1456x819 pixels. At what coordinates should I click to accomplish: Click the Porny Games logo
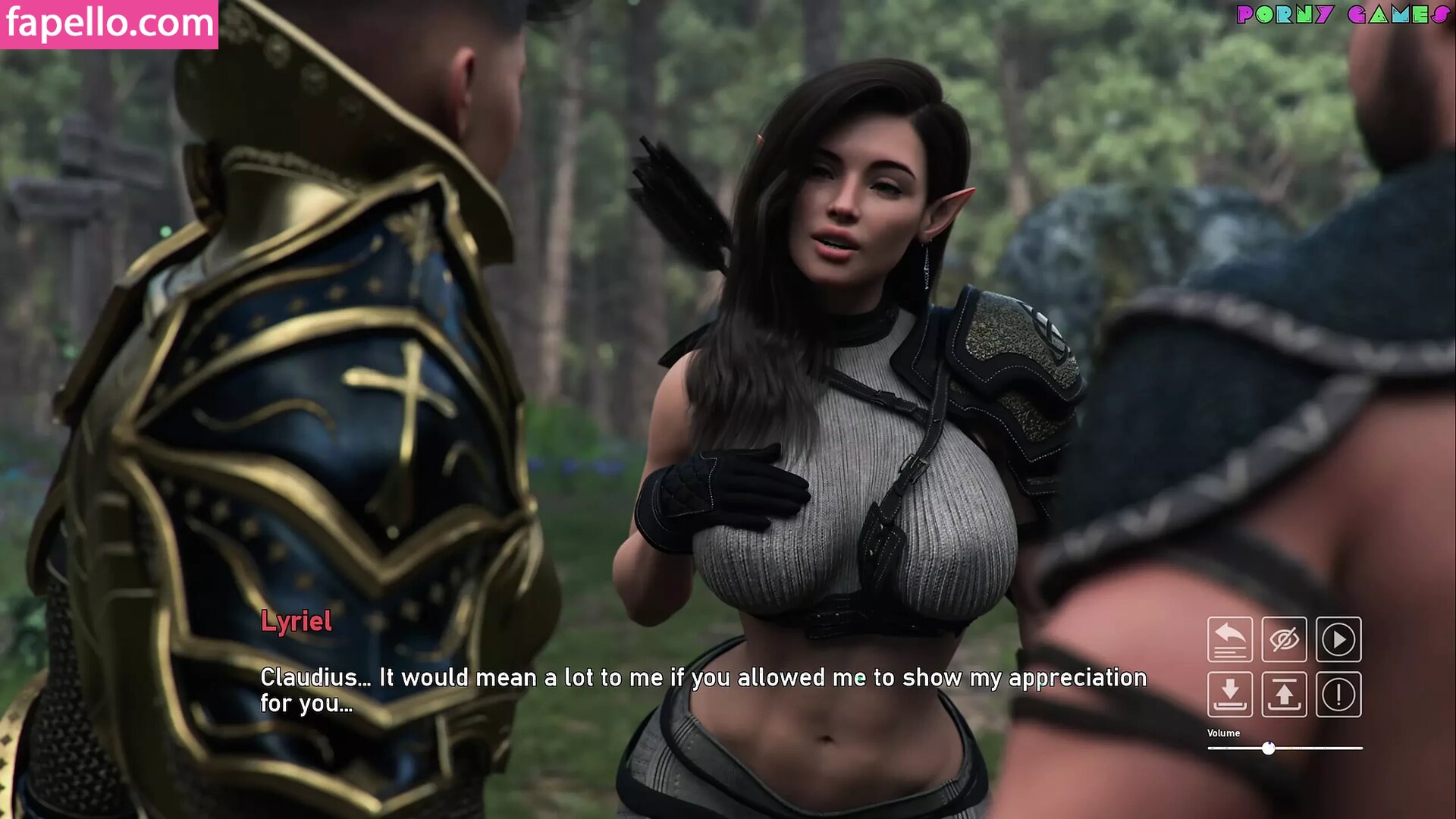[x=1342, y=14]
